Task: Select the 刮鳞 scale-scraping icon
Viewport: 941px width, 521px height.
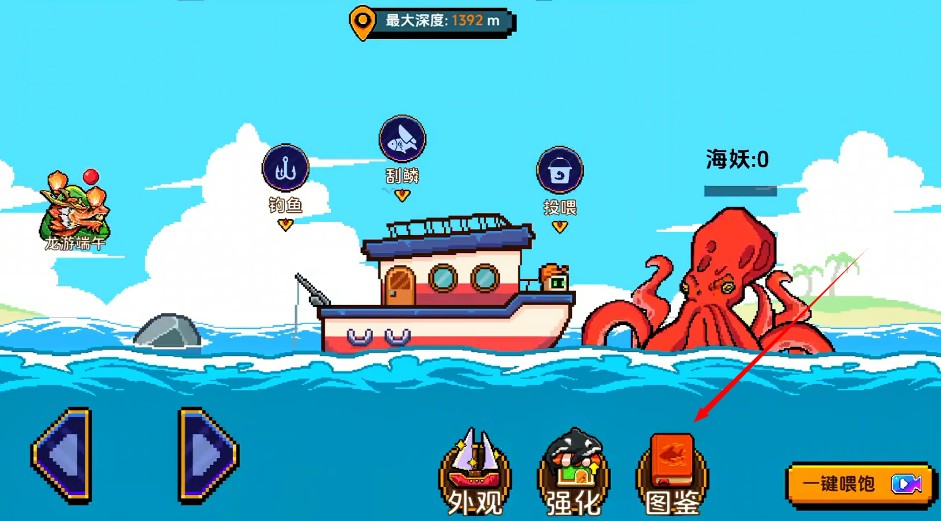Action: [402, 140]
